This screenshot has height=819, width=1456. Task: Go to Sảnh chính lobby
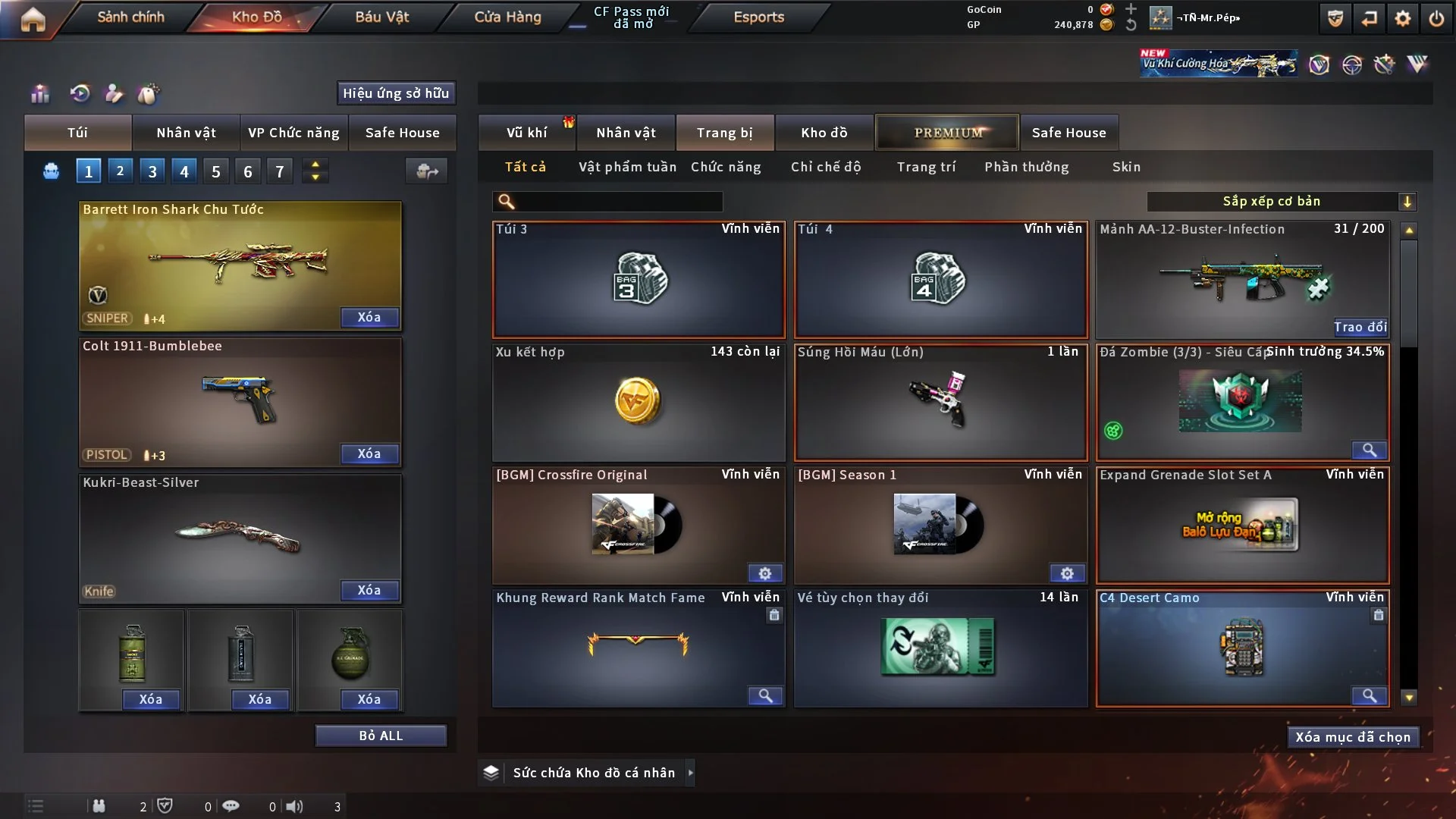click(130, 17)
